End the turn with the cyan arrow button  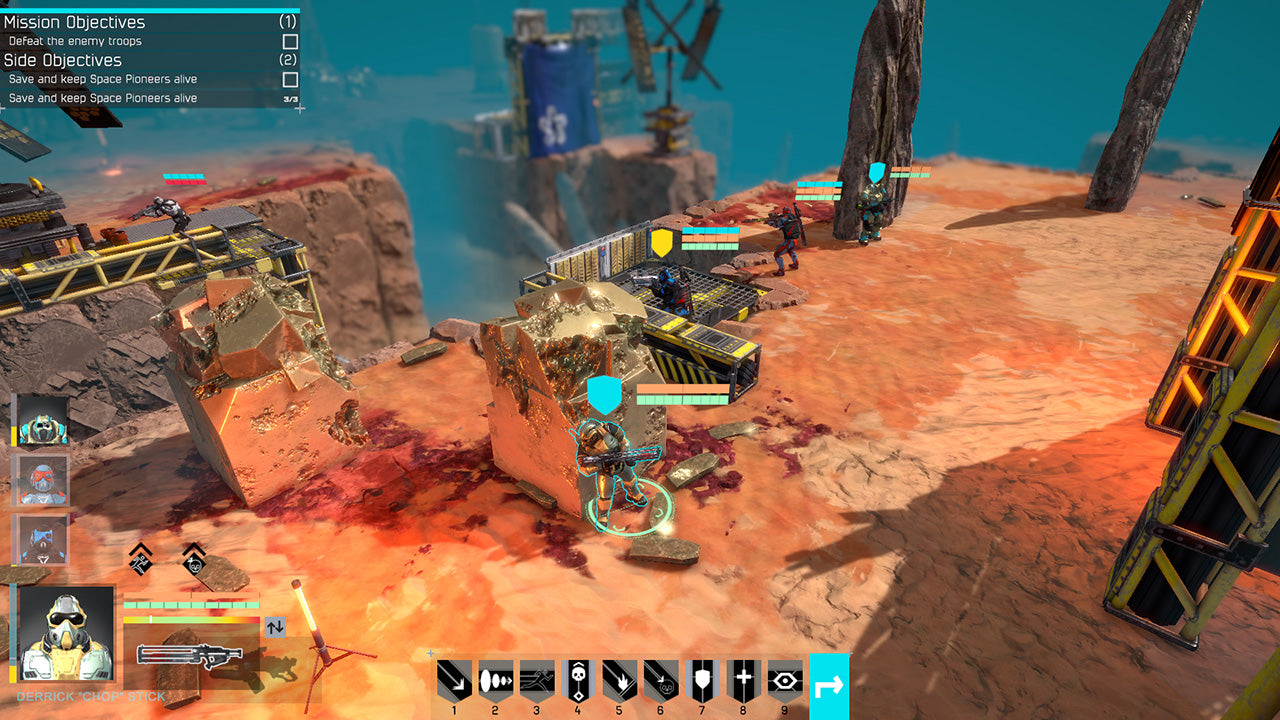(829, 686)
